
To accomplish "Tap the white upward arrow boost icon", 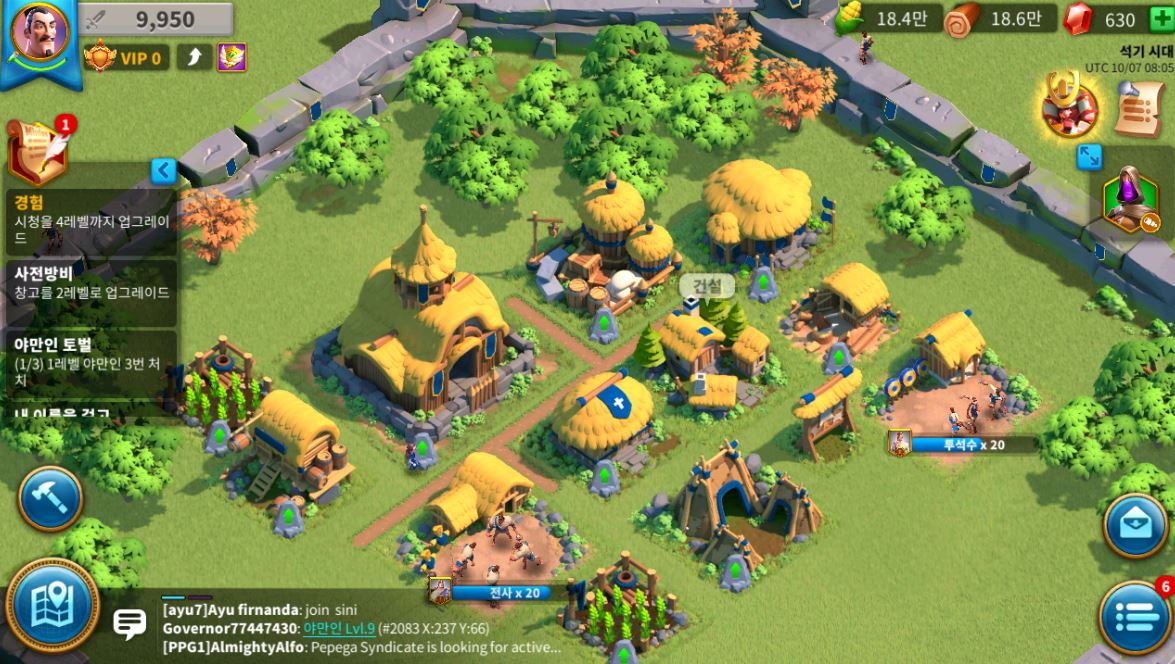I will coord(194,57).
